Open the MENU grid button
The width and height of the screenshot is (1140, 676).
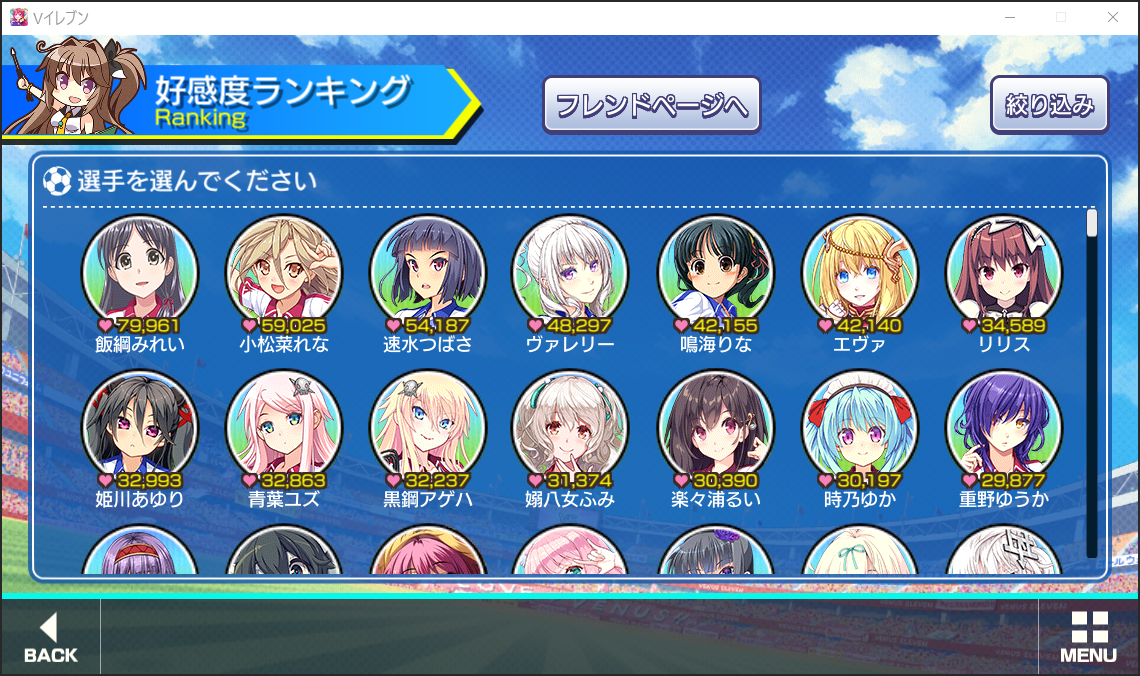(x=1088, y=638)
